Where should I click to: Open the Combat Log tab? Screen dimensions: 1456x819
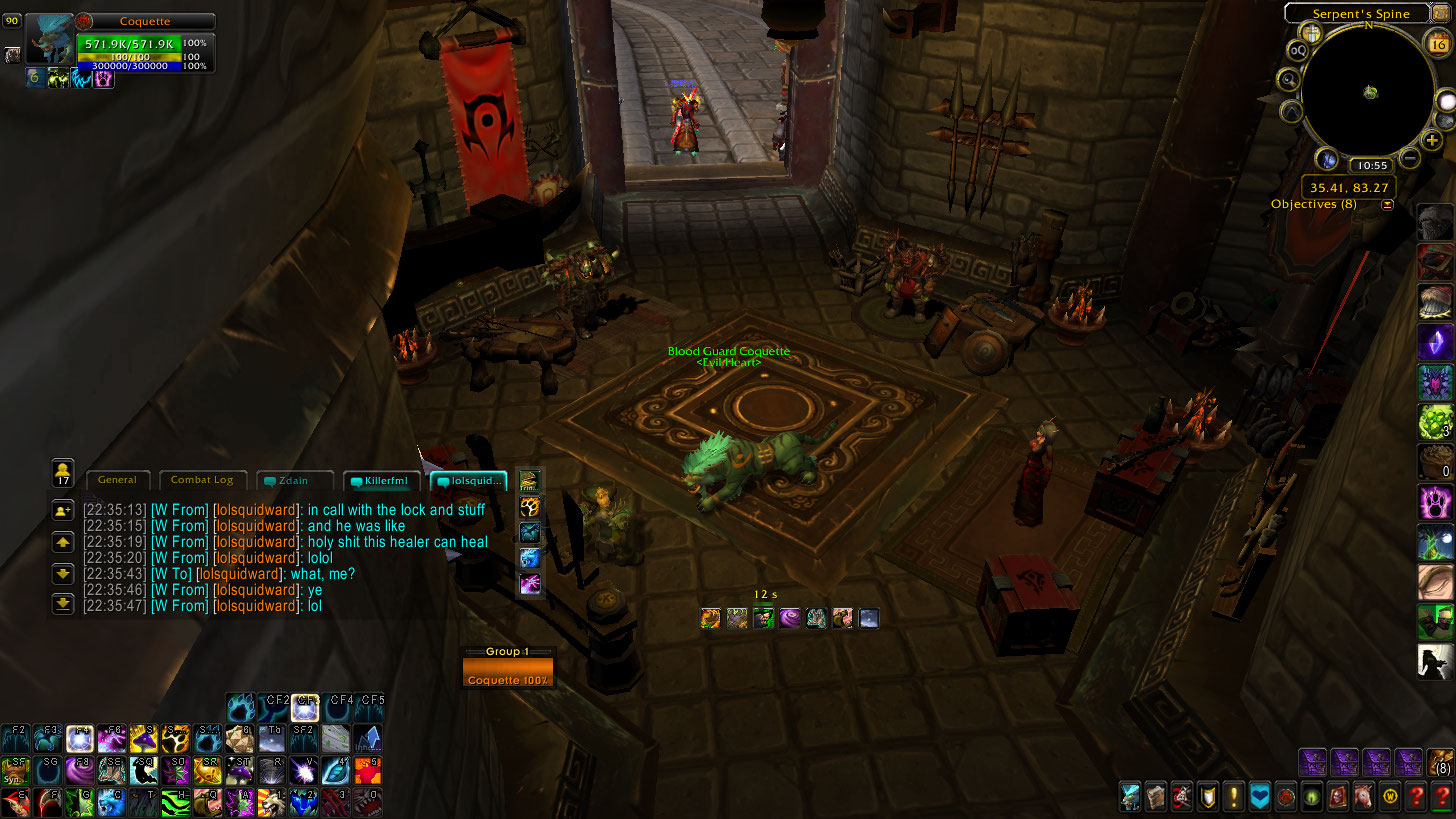pos(202,480)
